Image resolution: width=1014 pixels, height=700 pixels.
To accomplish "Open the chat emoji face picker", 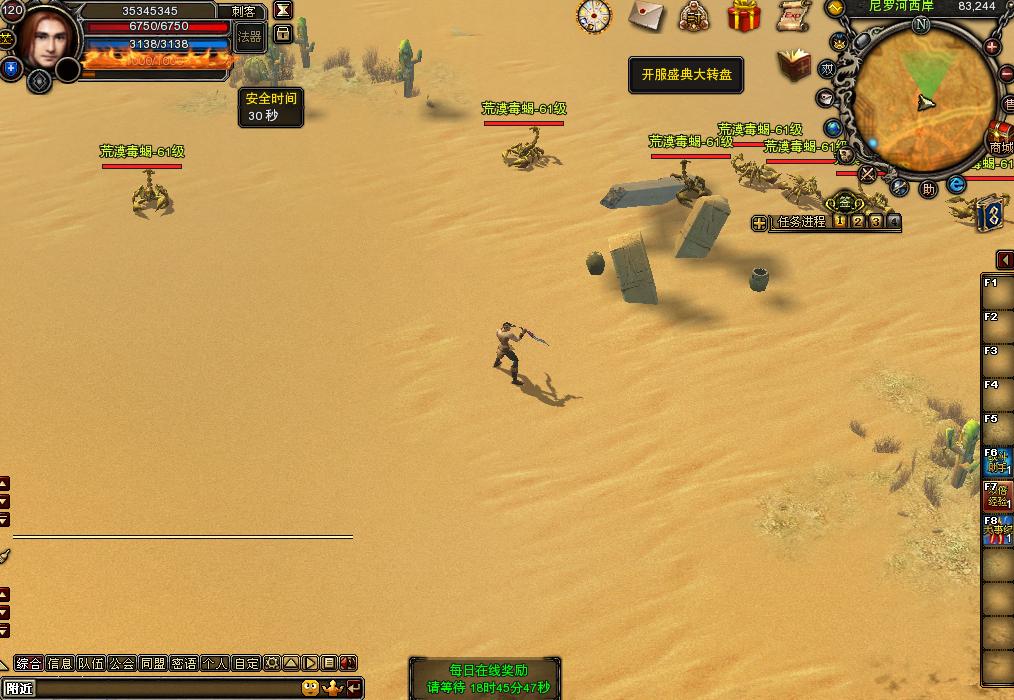I will pos(311,688).
